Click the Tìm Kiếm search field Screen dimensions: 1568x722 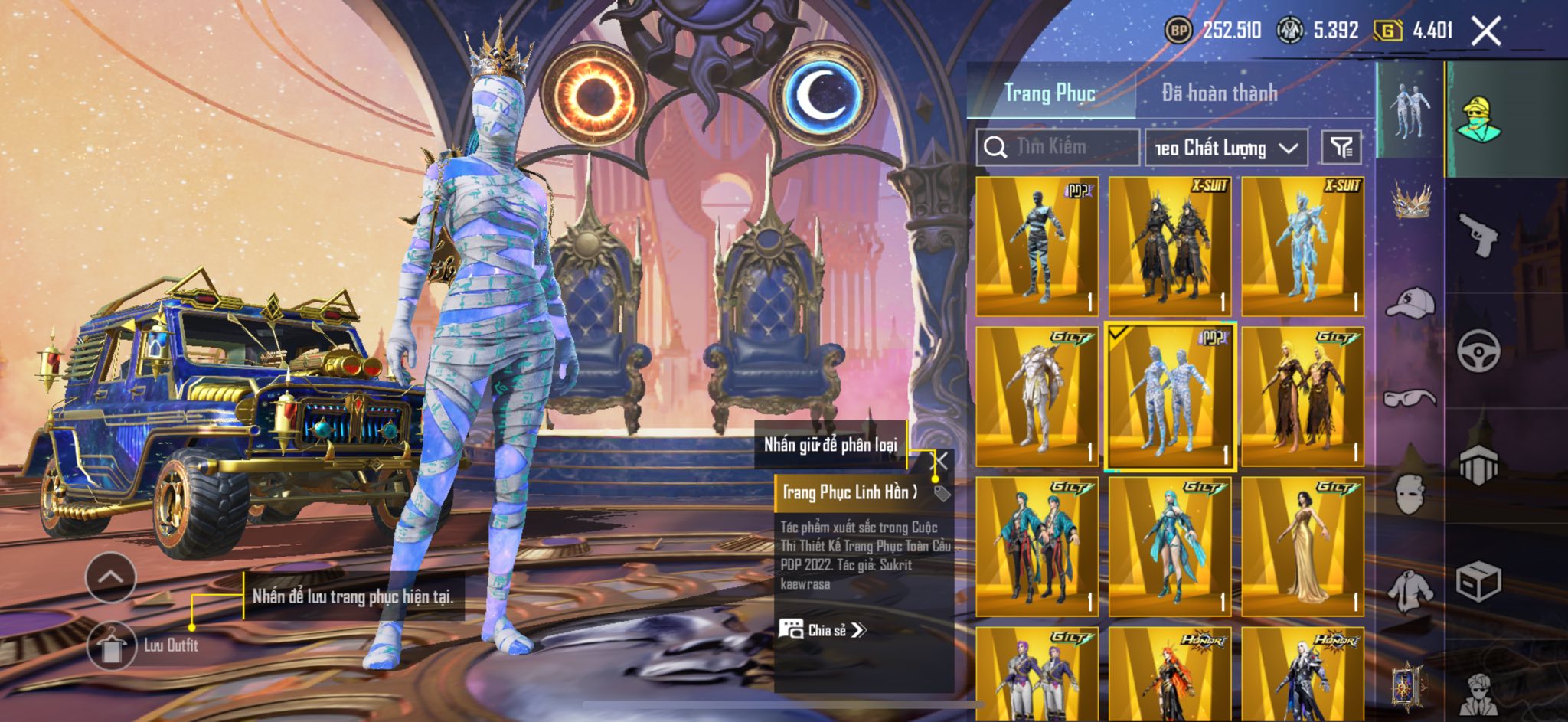1072,147
